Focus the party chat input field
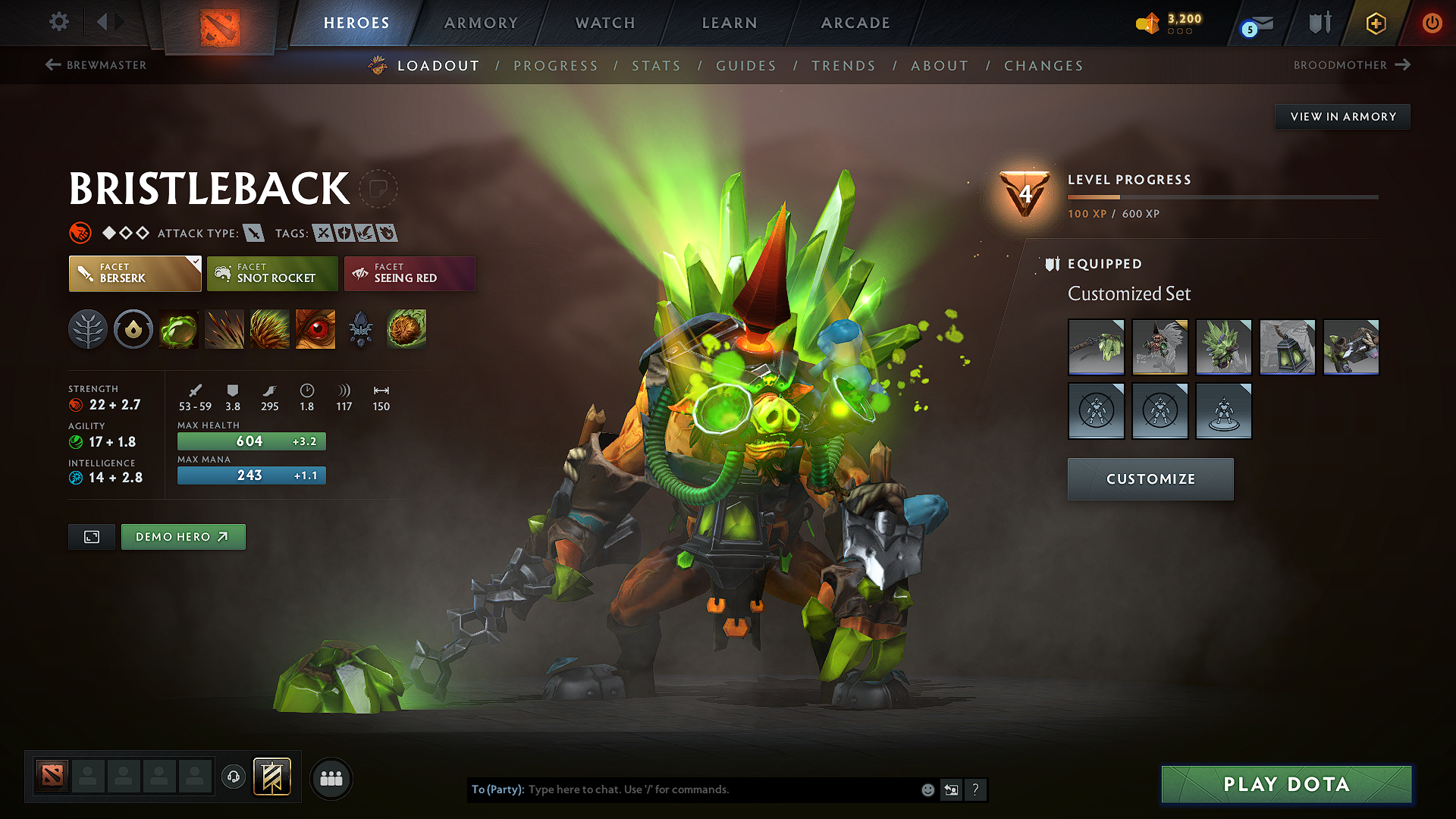Image resolution: width=1456 pixels, height=819 pixels. (x=720, y=789)
